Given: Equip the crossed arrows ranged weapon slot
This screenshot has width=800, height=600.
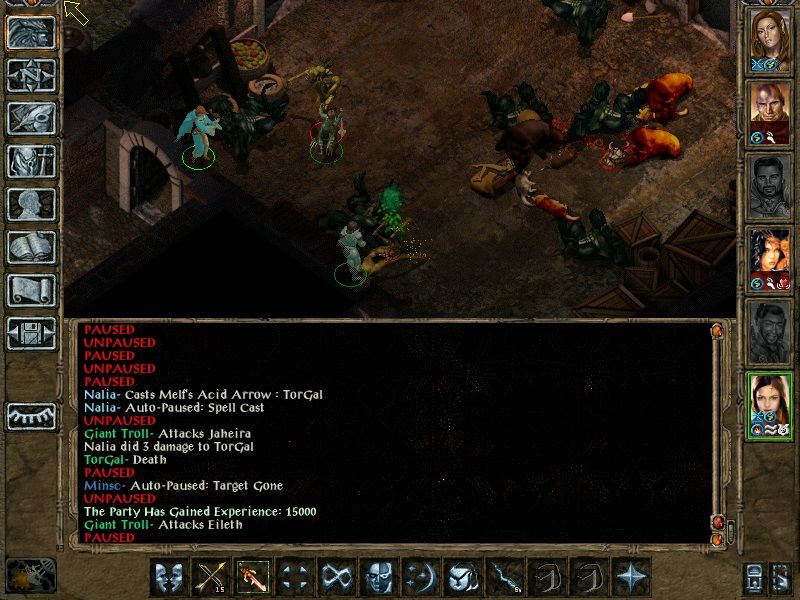Looking at the screenshot, I should tap(212, 577).
